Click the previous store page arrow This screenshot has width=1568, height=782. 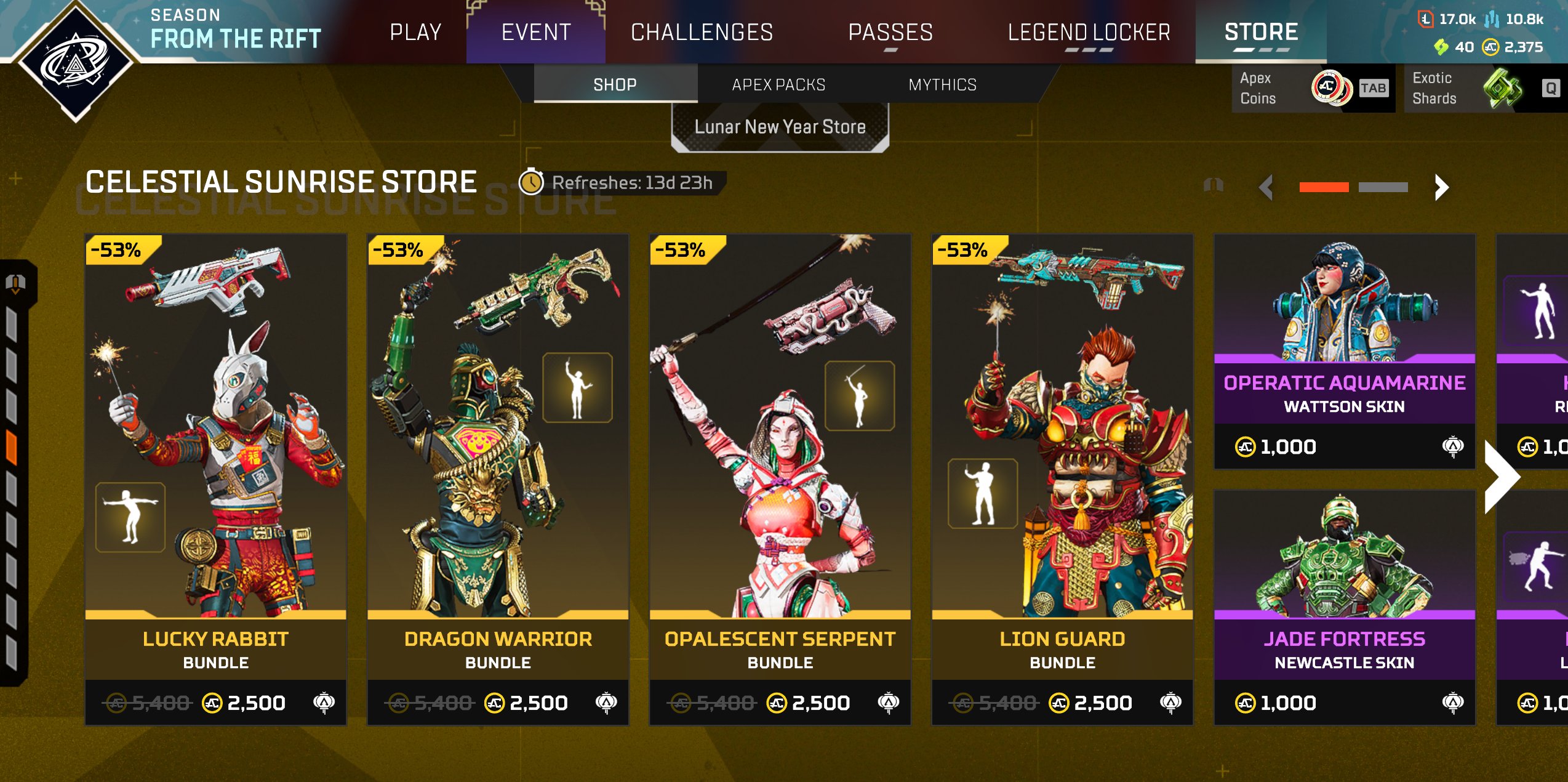1266,187
